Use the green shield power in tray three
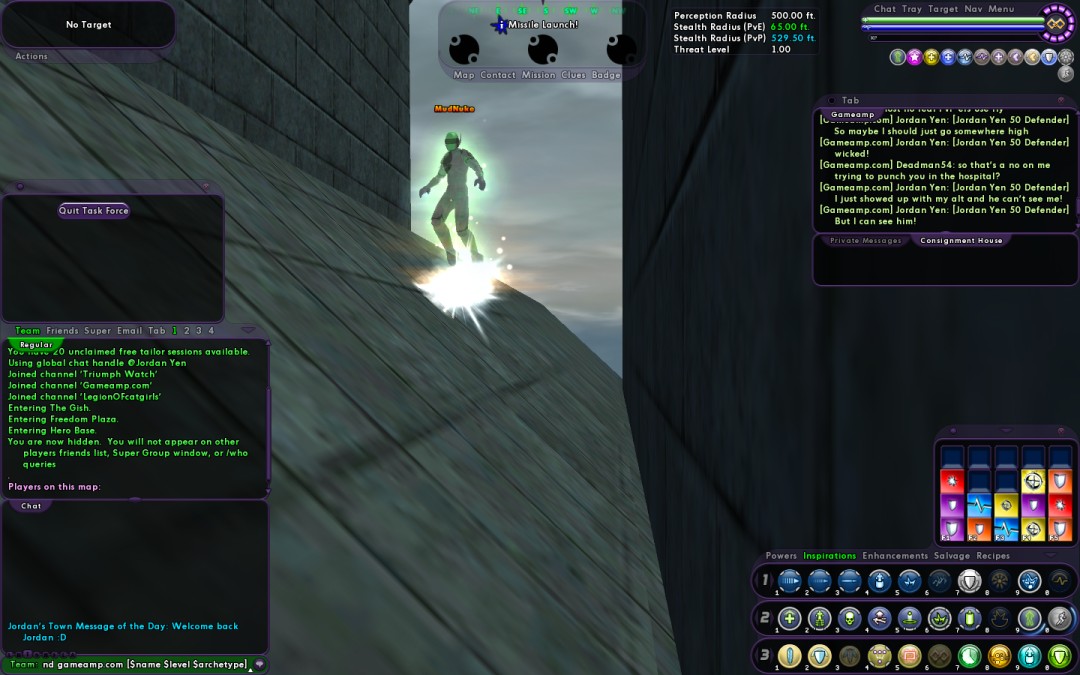This screenshot has height=675, width=1080. click(1059, 657)
